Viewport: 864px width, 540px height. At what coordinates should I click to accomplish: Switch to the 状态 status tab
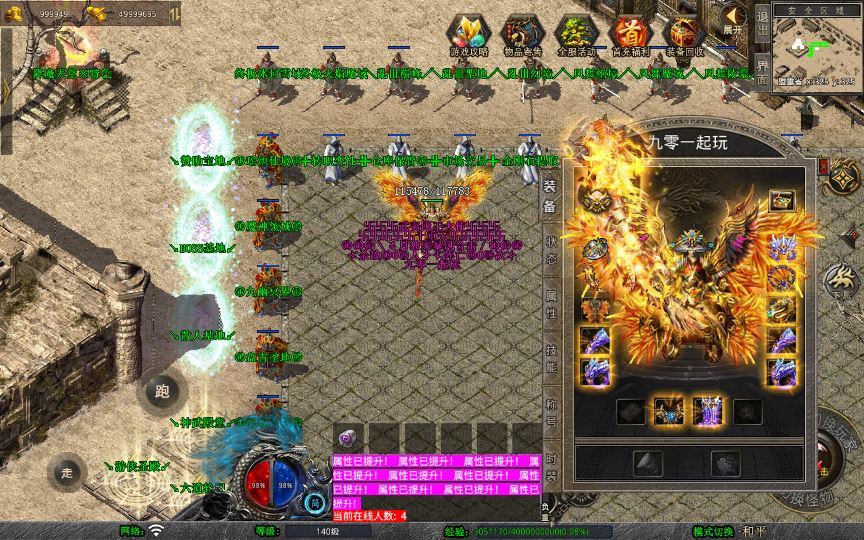pyautogui.click(x=550, y=248)
